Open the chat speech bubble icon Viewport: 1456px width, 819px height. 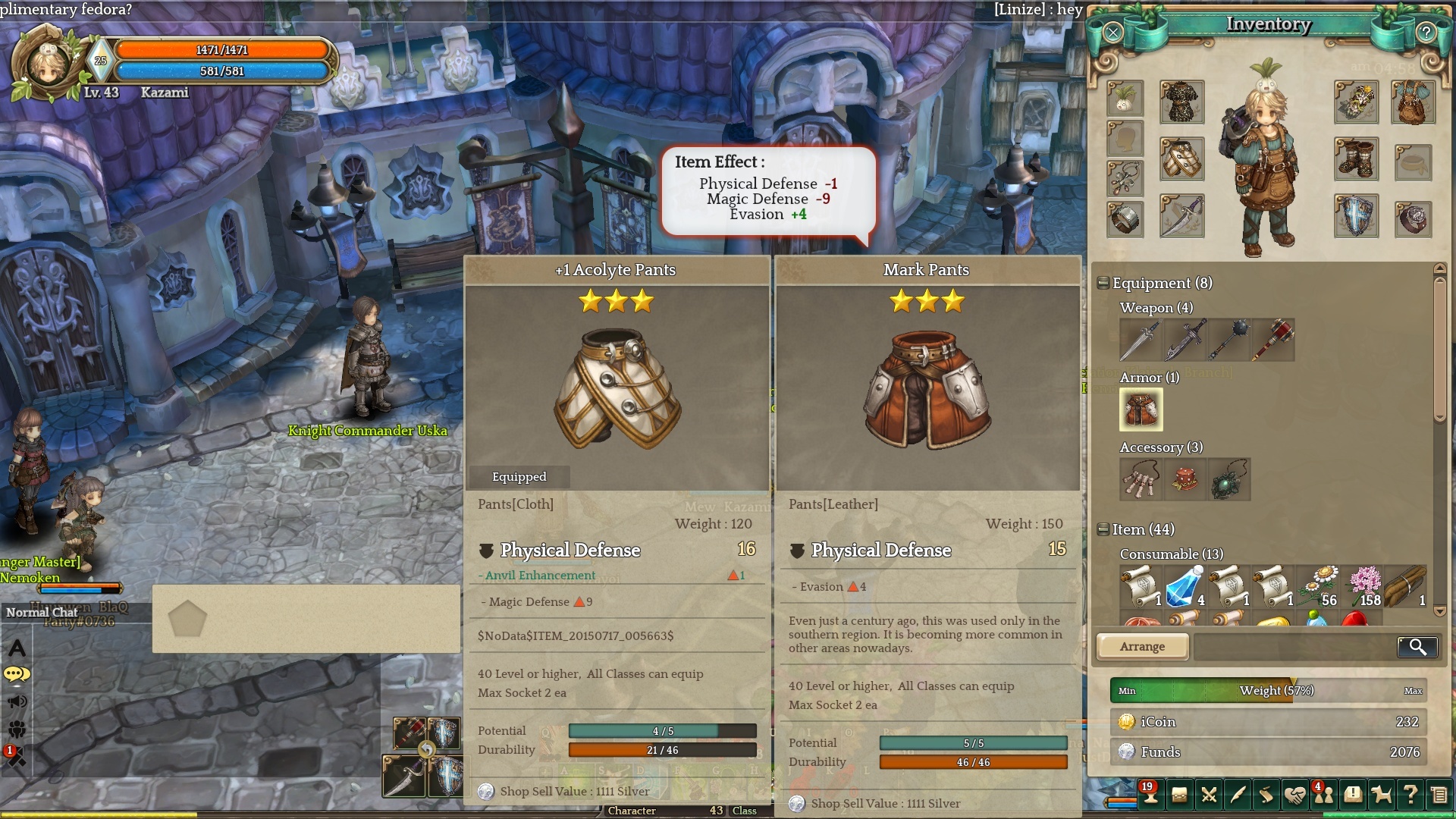click(17, 674)
